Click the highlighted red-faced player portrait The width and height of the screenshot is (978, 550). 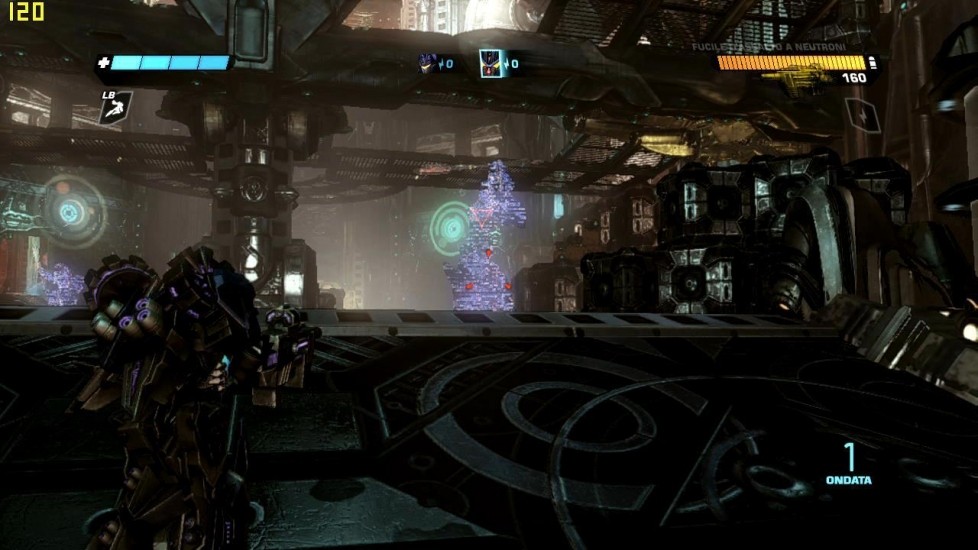click(489, 63)
